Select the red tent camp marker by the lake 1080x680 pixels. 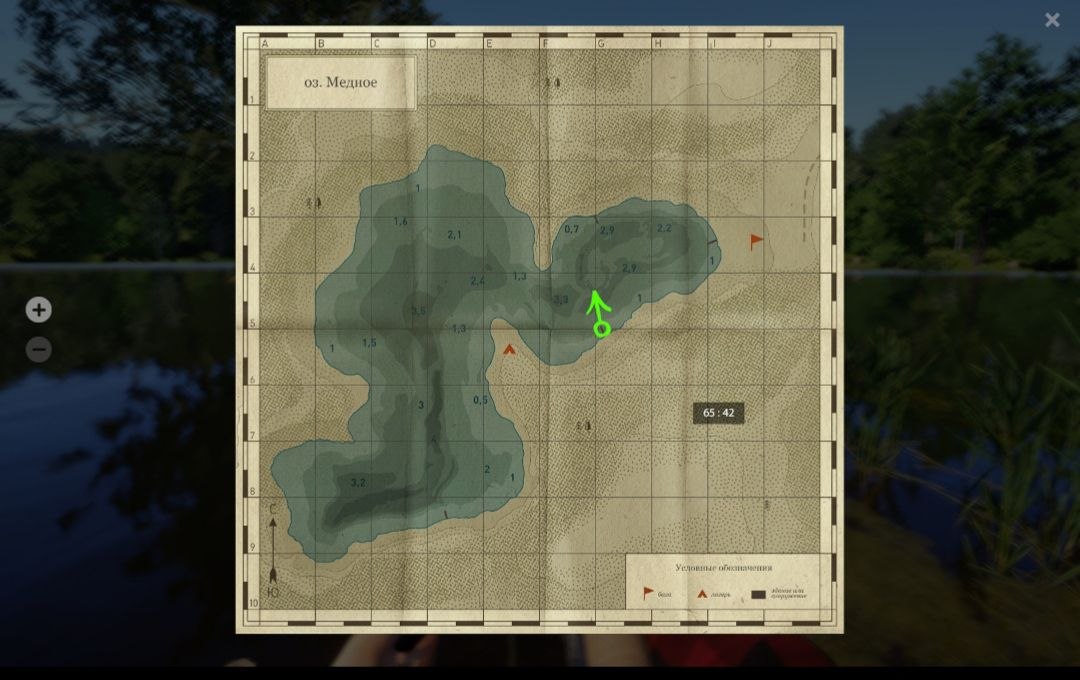[509, 350]
